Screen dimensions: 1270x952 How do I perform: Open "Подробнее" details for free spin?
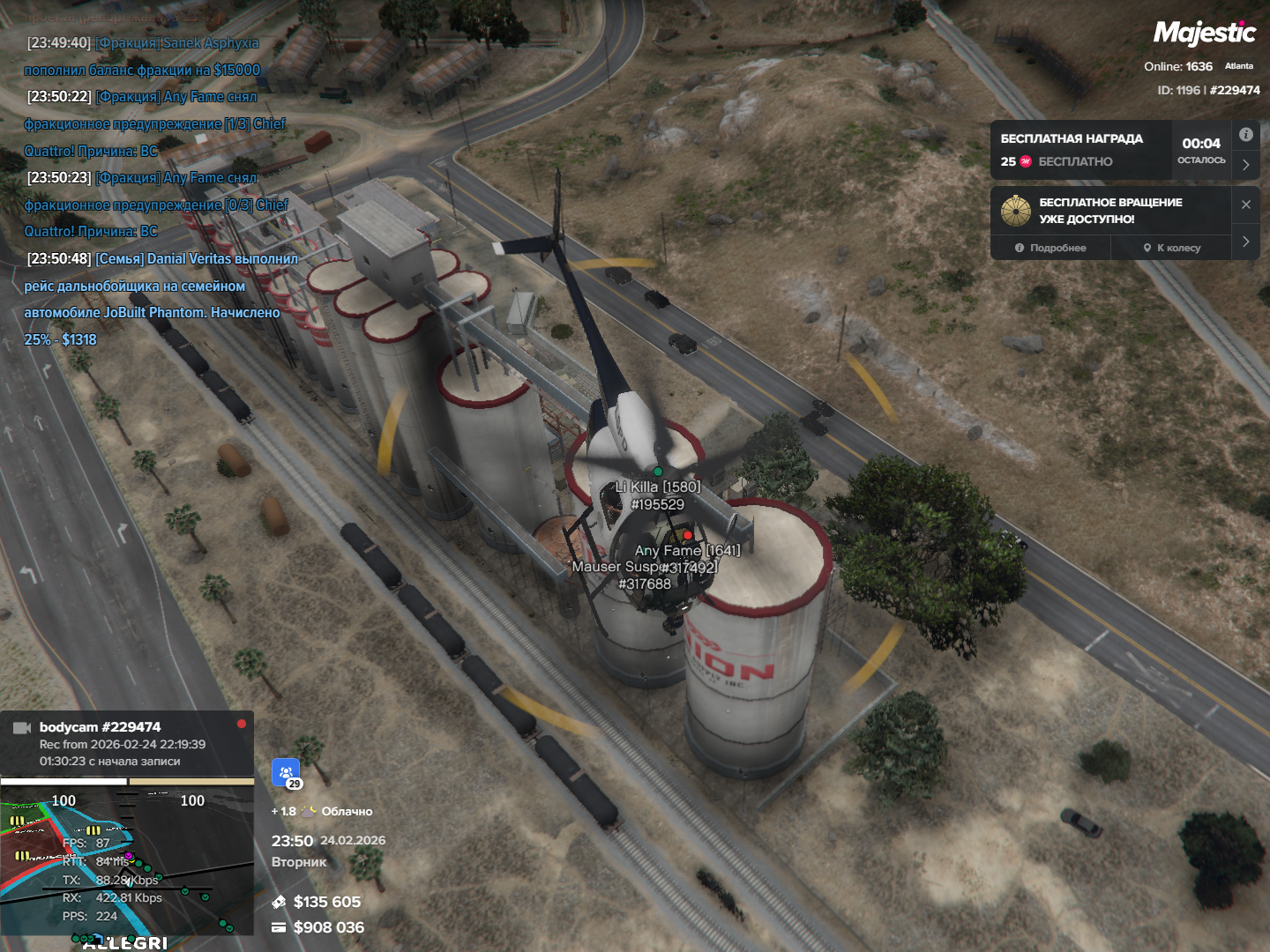point(1050,248)
